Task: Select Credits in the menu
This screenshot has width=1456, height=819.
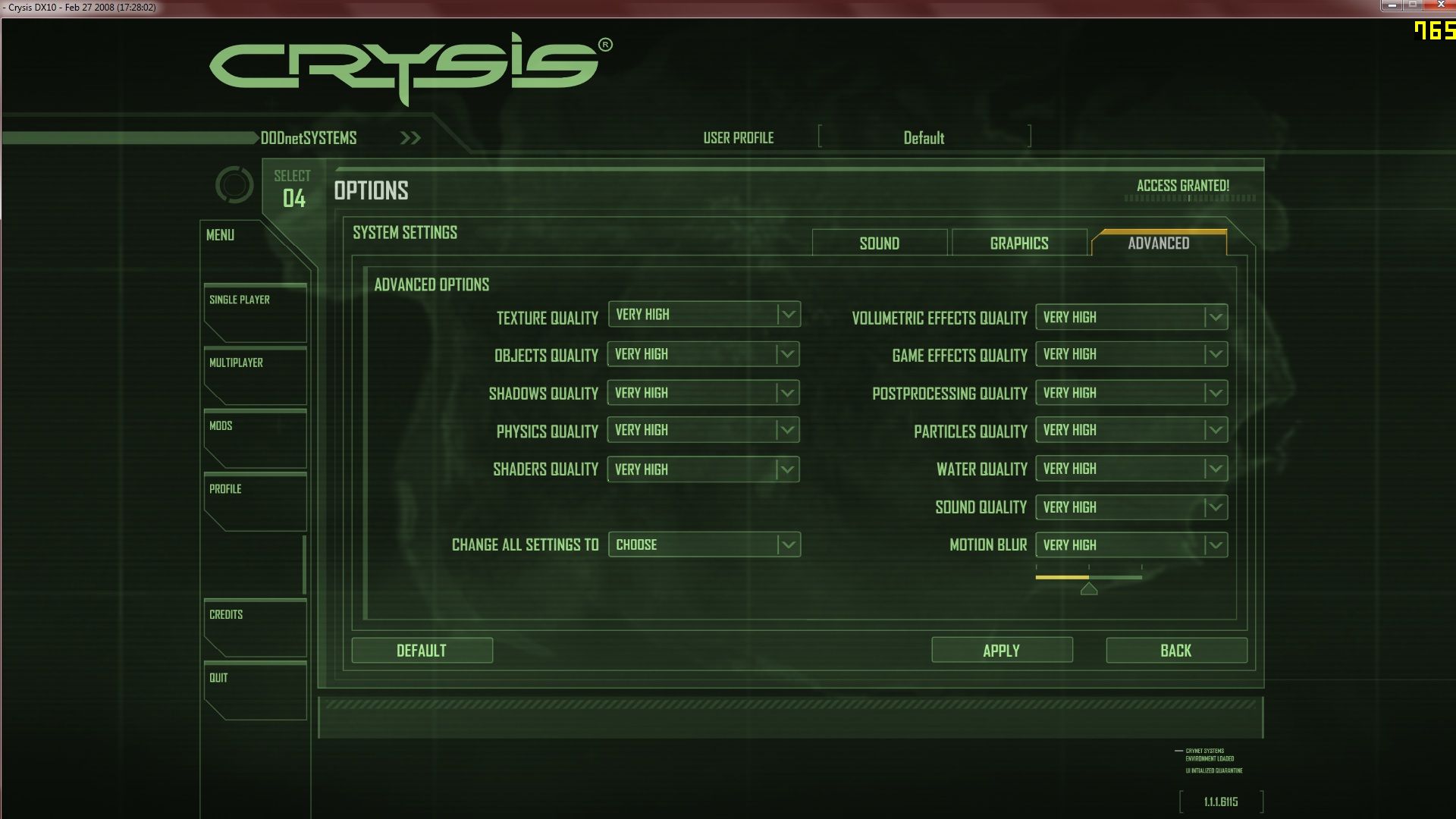Action: coord(255,627)
